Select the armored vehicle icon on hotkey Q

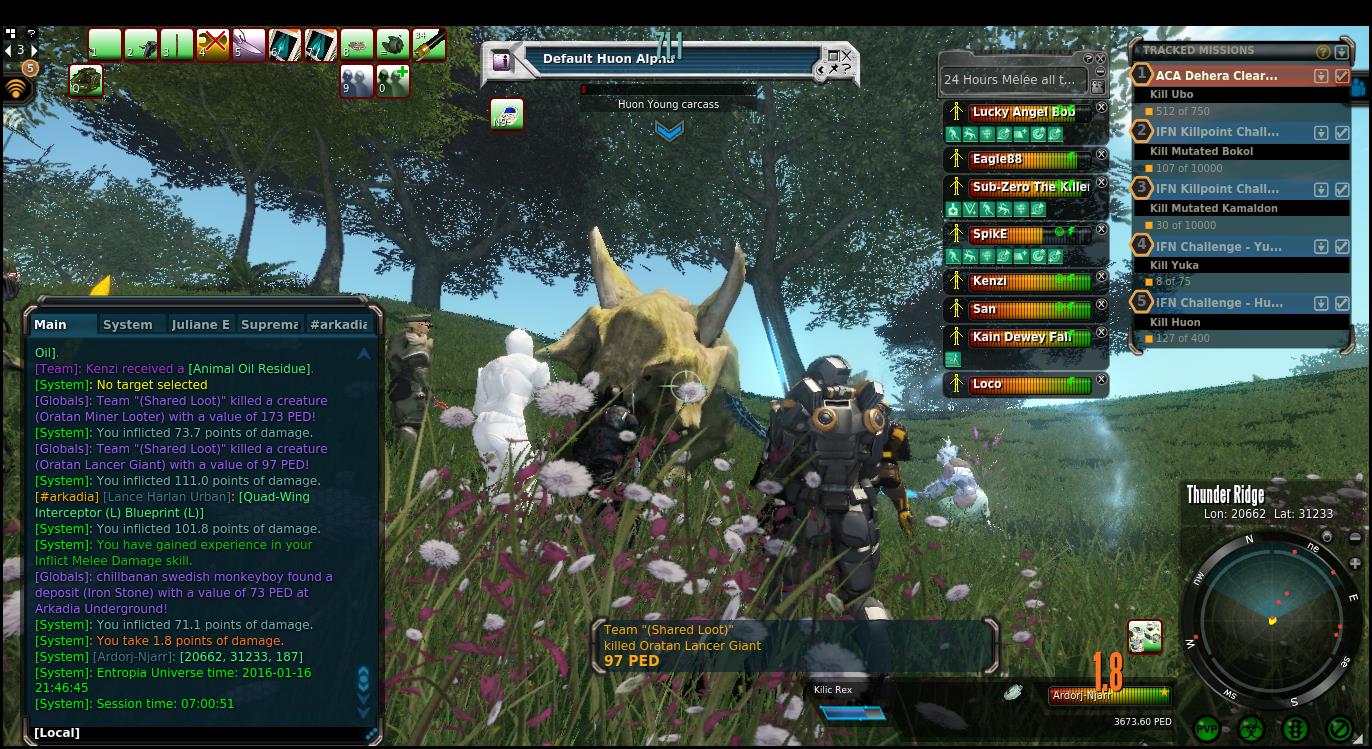(x=86, y=80)
